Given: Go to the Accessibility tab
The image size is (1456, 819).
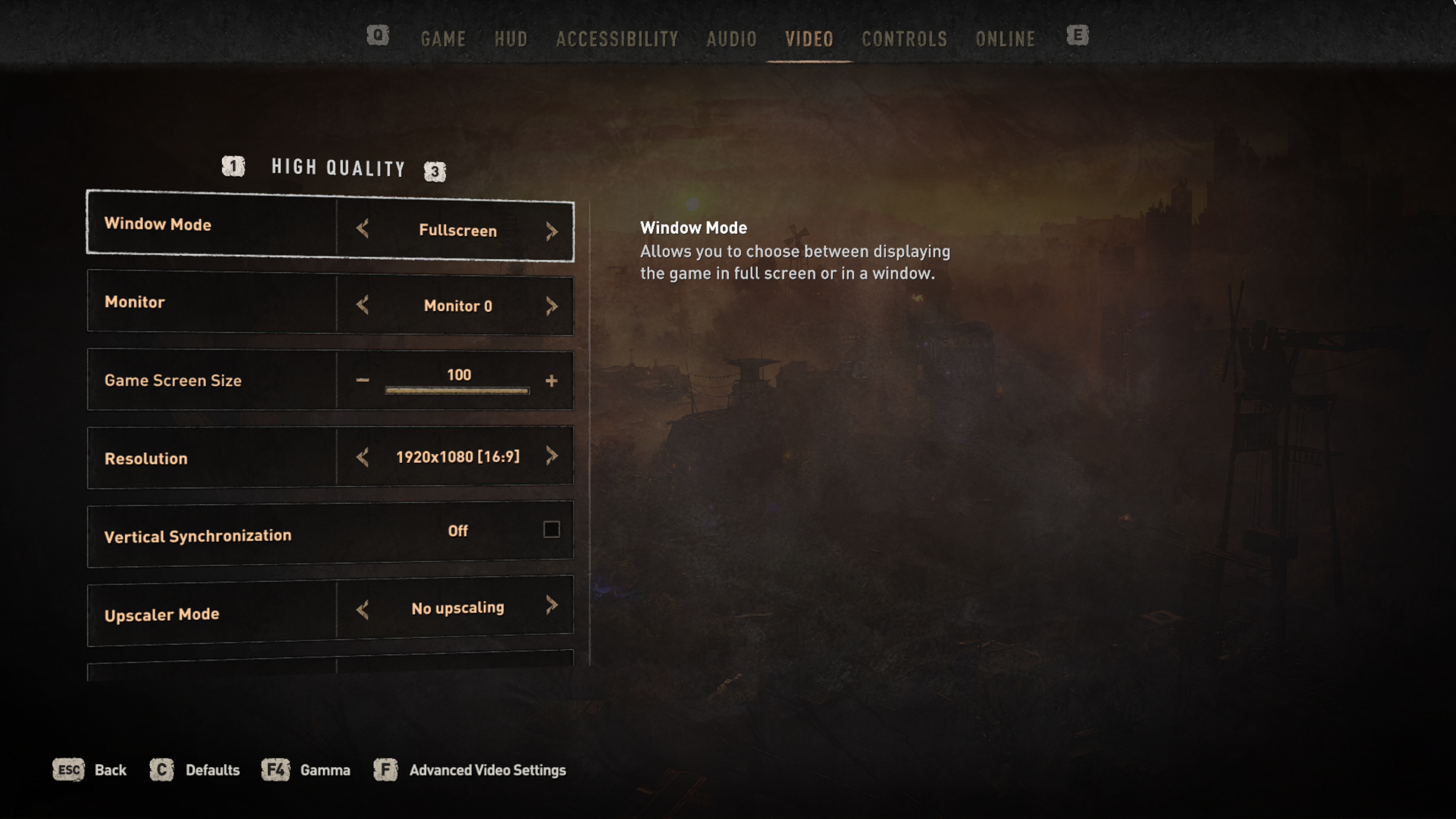Looking at the screenshot, I should (617, 39).
